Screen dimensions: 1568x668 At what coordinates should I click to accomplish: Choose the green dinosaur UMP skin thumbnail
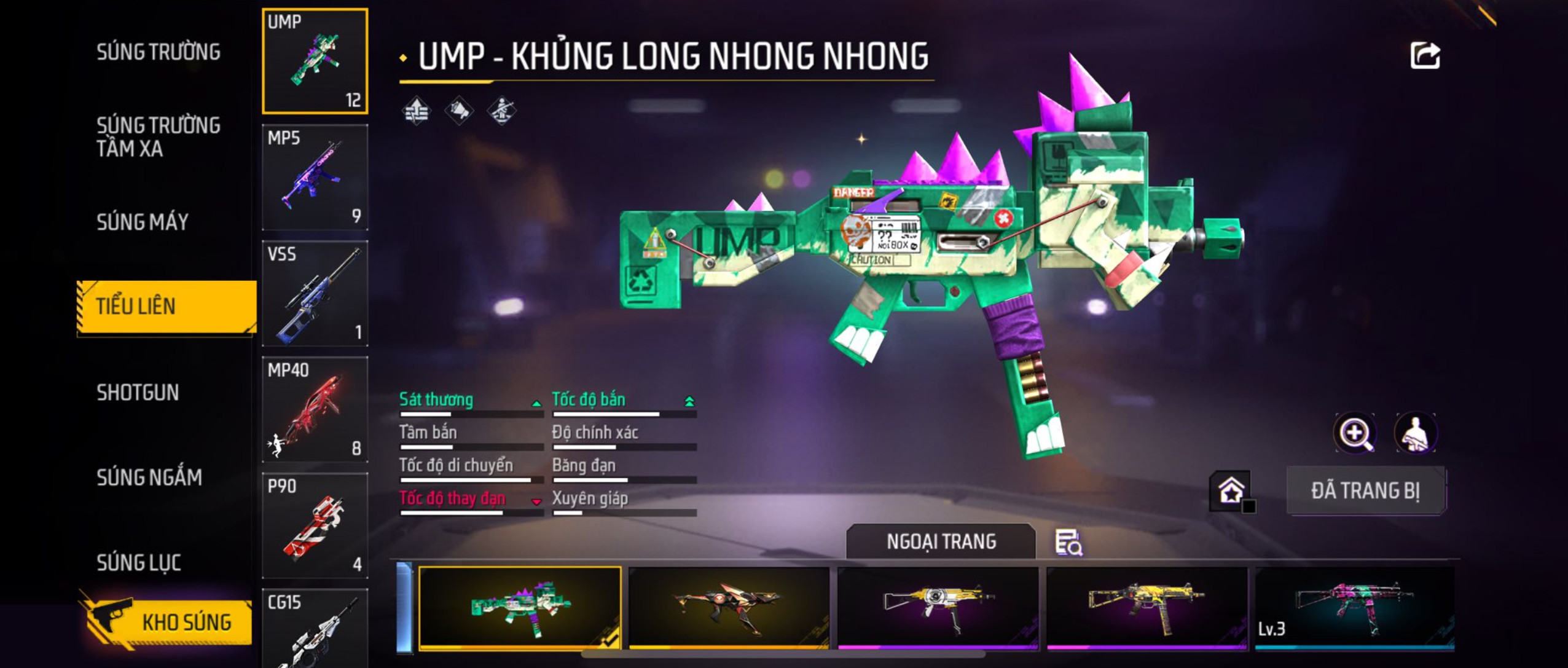point(520,607)
